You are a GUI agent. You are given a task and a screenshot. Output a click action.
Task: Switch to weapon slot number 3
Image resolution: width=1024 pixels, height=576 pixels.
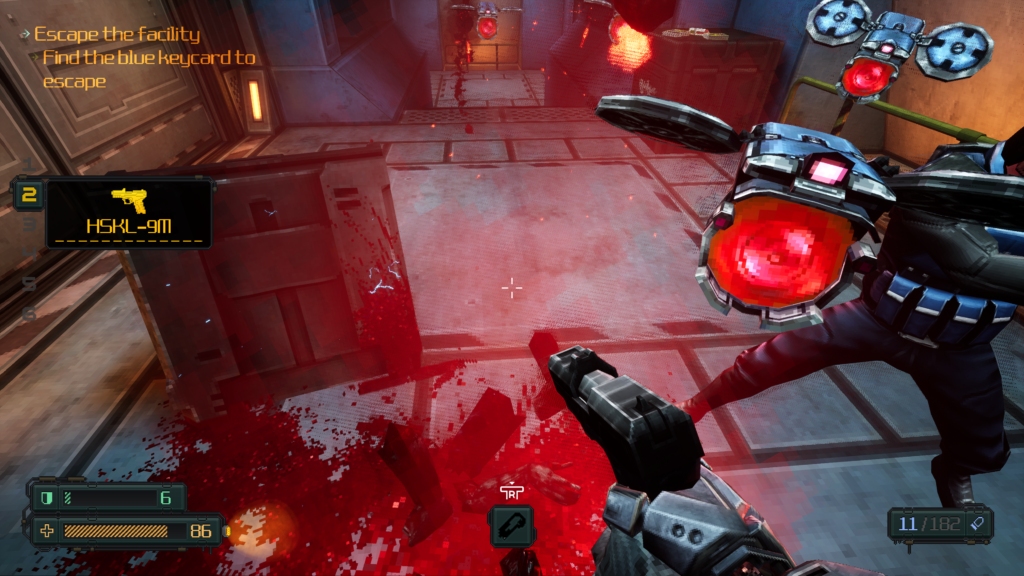click(x=29, y=225)
